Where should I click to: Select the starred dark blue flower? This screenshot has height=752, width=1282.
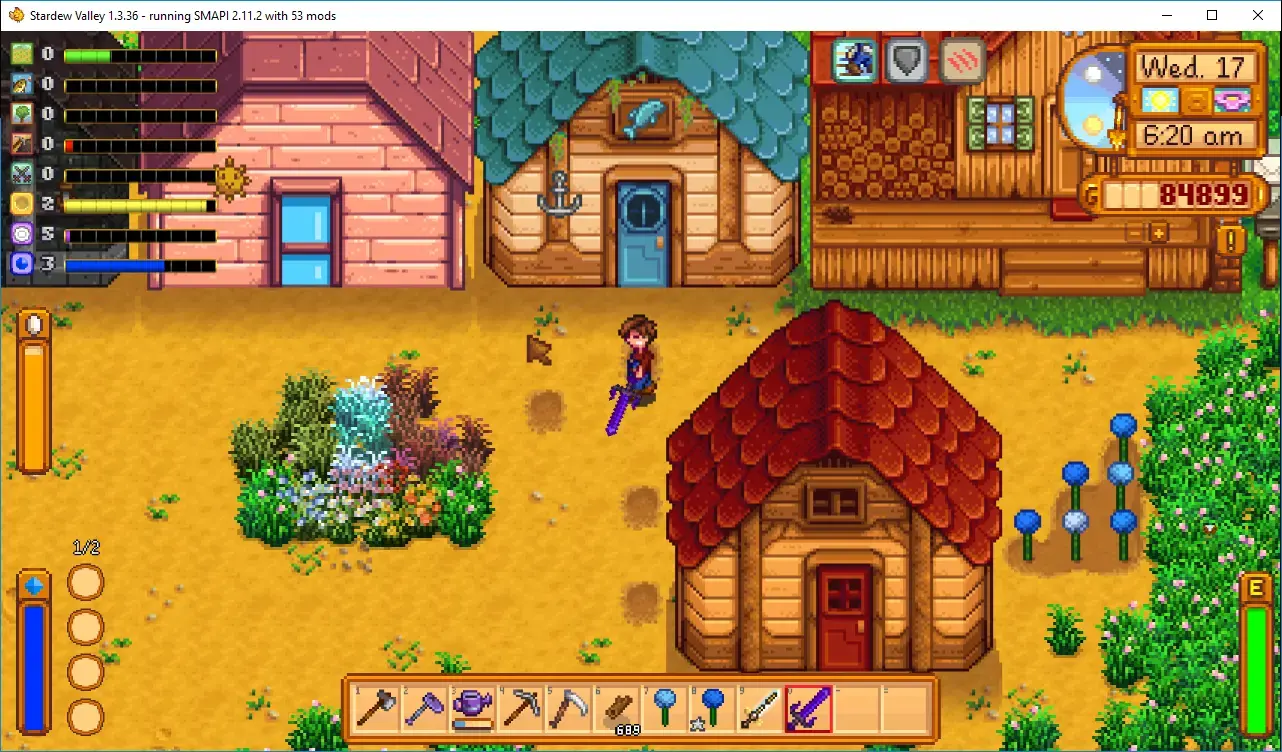coord(711,709)
